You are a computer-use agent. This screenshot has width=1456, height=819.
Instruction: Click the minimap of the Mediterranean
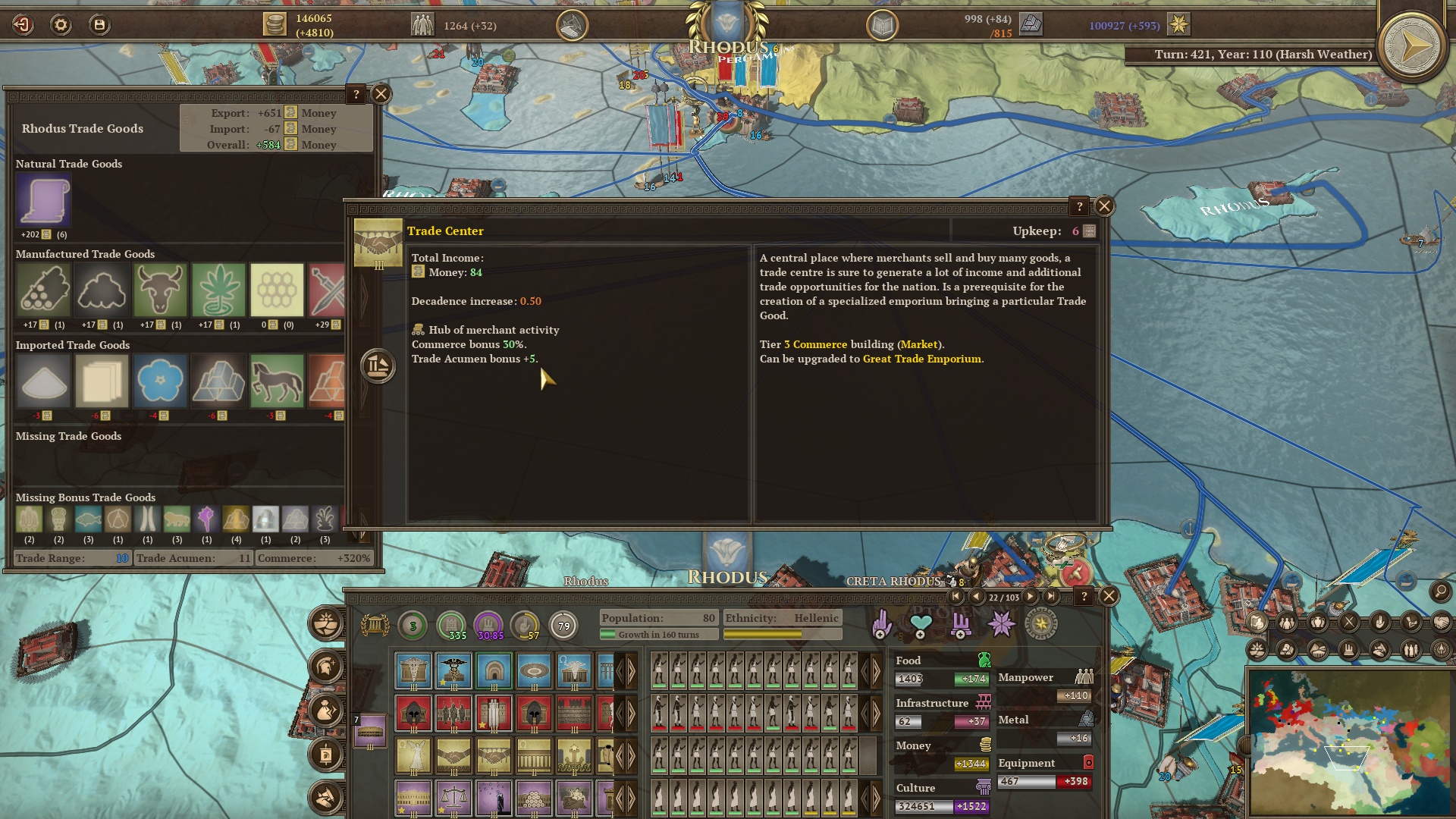[x=1350, y=742]
